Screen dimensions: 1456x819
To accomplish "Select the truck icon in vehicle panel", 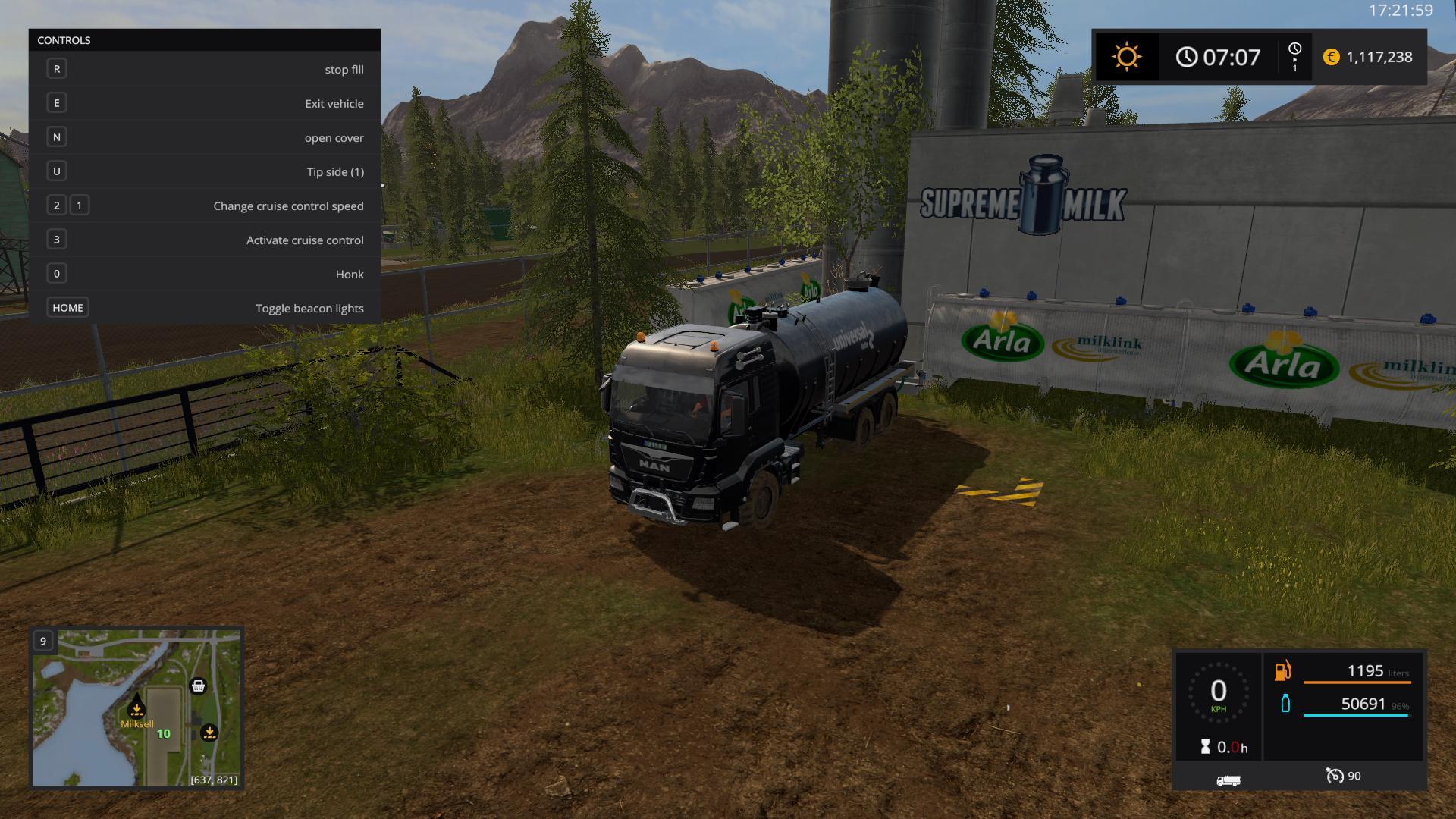I will (1228, 780).
